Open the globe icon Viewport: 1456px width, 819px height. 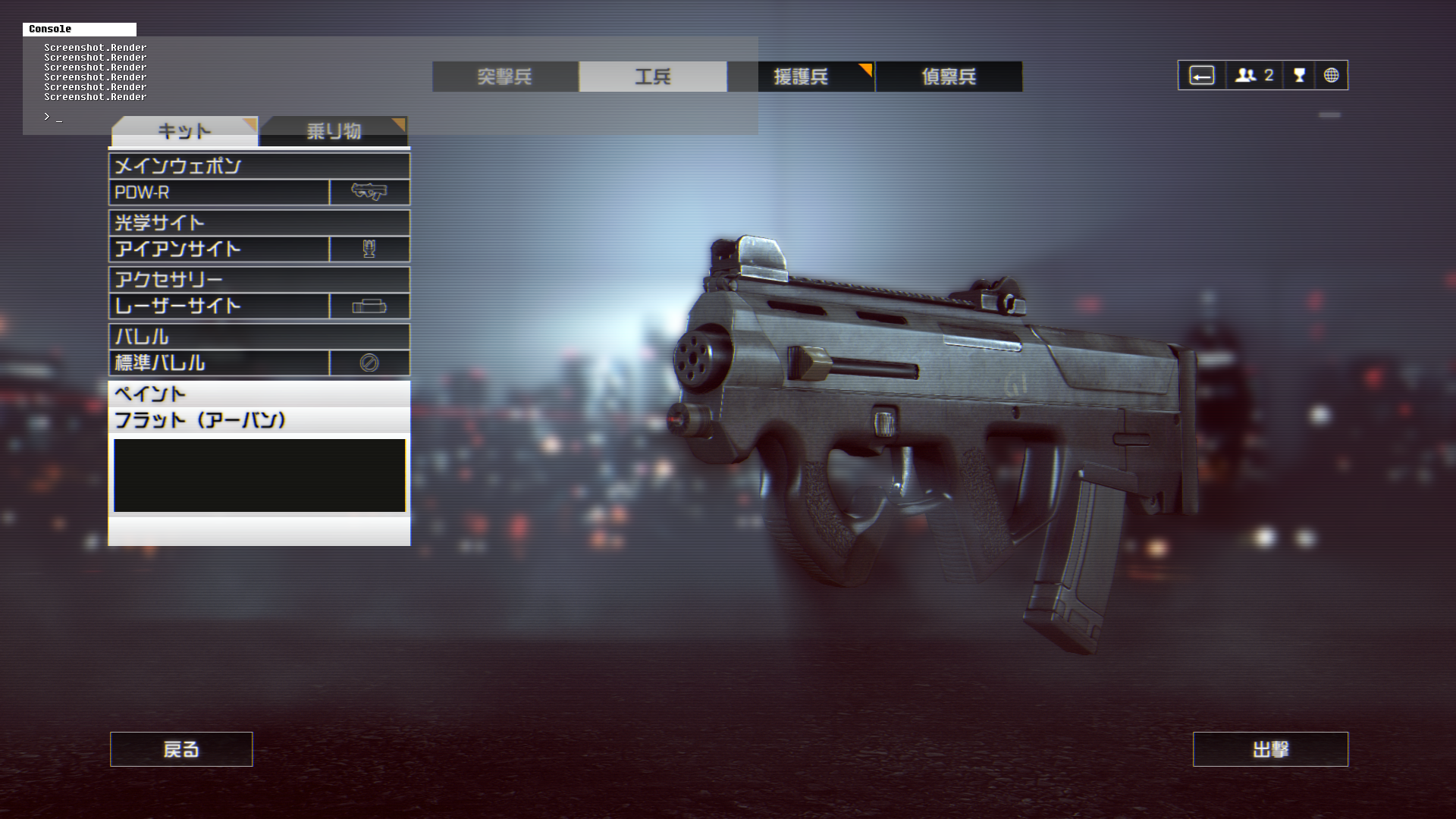click(x=1331, y=76)
